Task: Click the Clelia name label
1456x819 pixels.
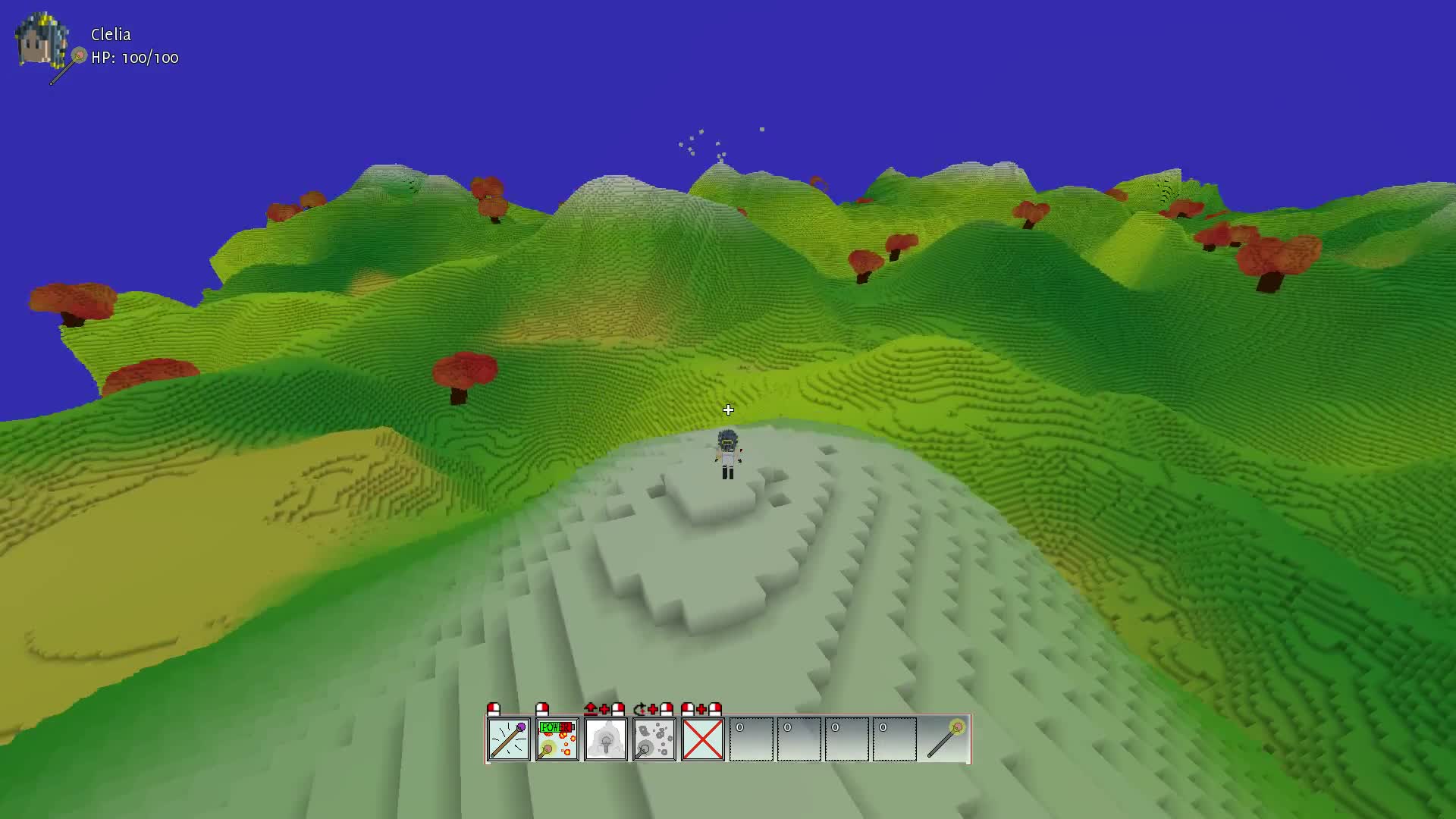Action: (110, 34)
